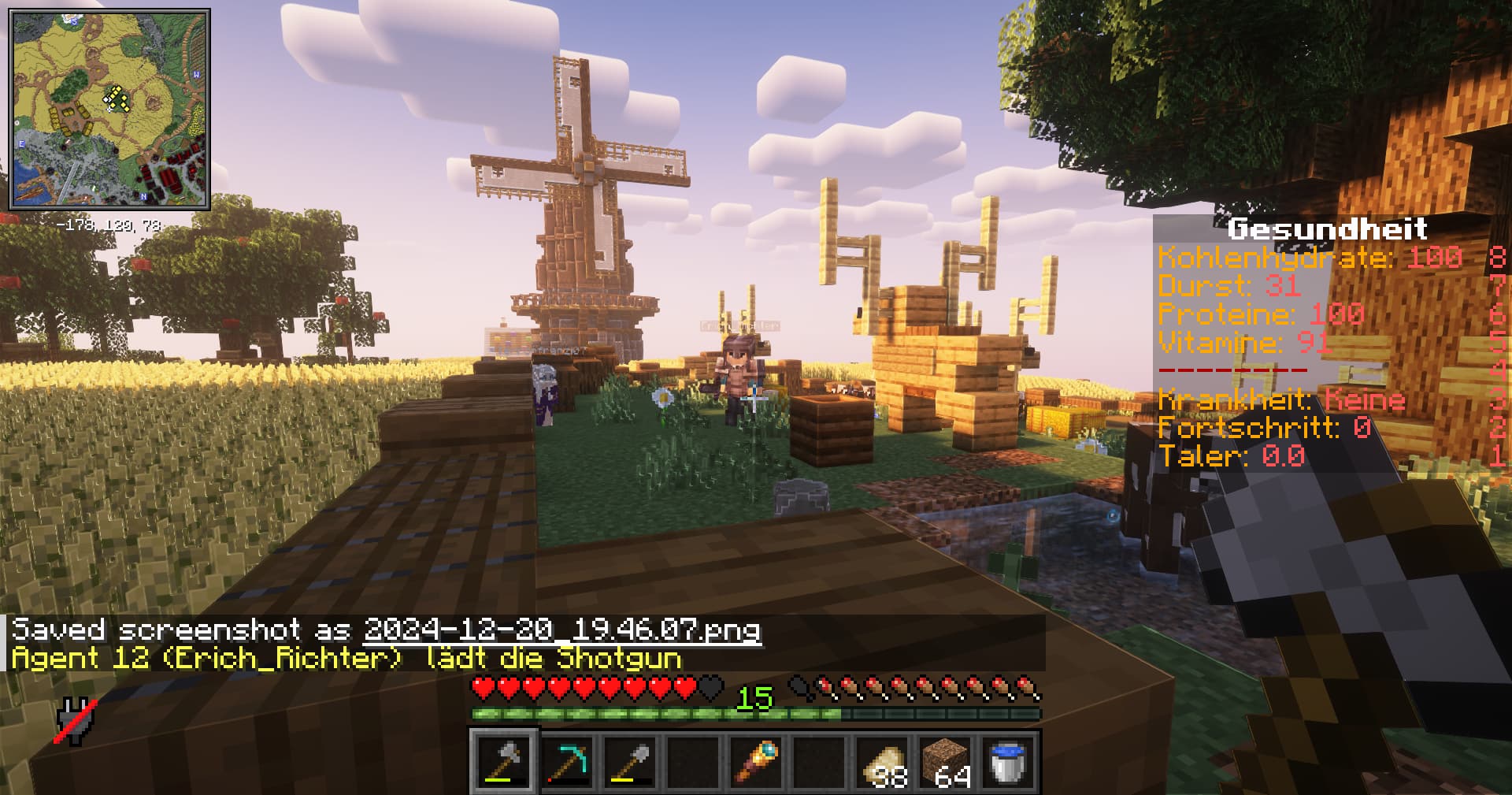The height and width of the screenshot is (795, 1512).
Task: Click the minimap in the corner
Action: coord(109,109)
